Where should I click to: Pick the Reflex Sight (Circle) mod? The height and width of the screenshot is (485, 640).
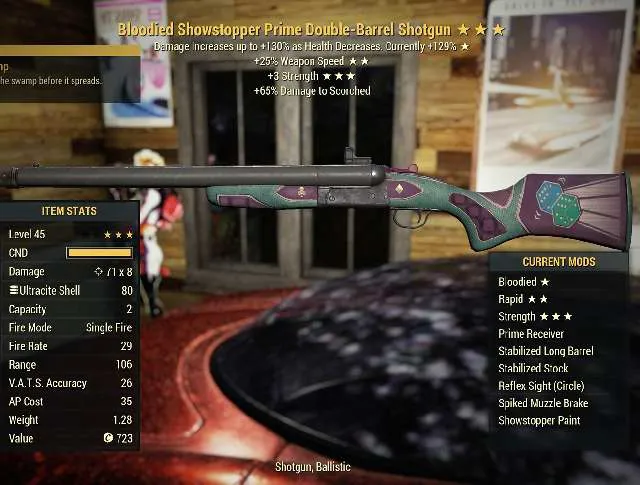(541, 386)
